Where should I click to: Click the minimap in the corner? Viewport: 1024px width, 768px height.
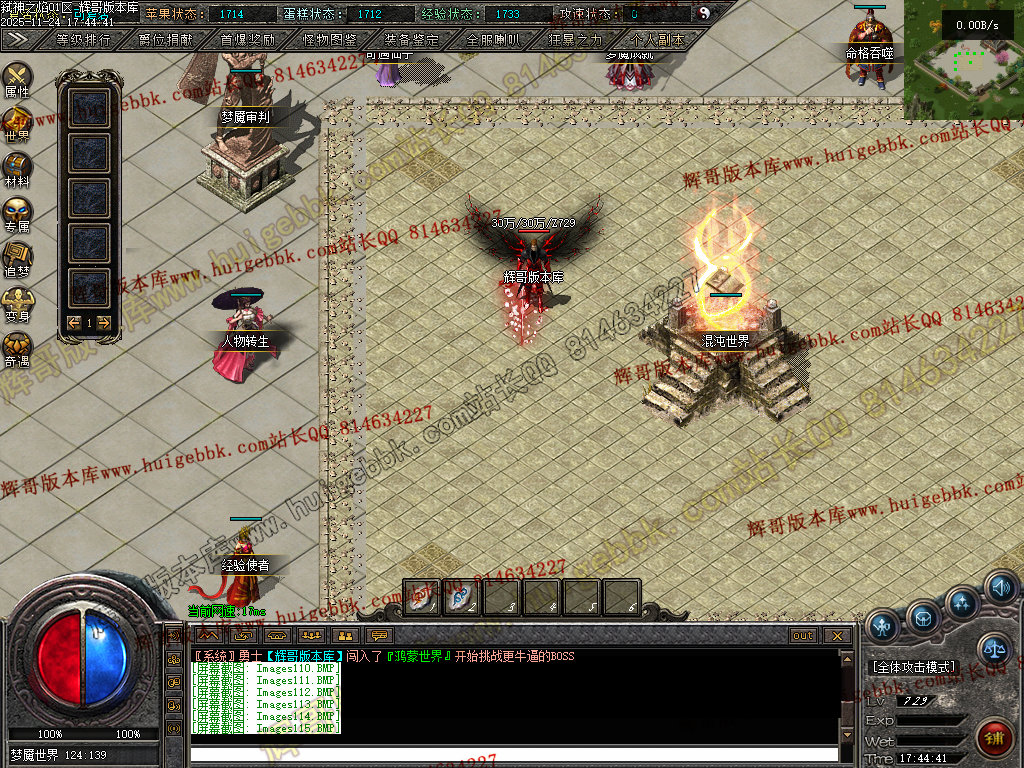click(x=963, y=60)
